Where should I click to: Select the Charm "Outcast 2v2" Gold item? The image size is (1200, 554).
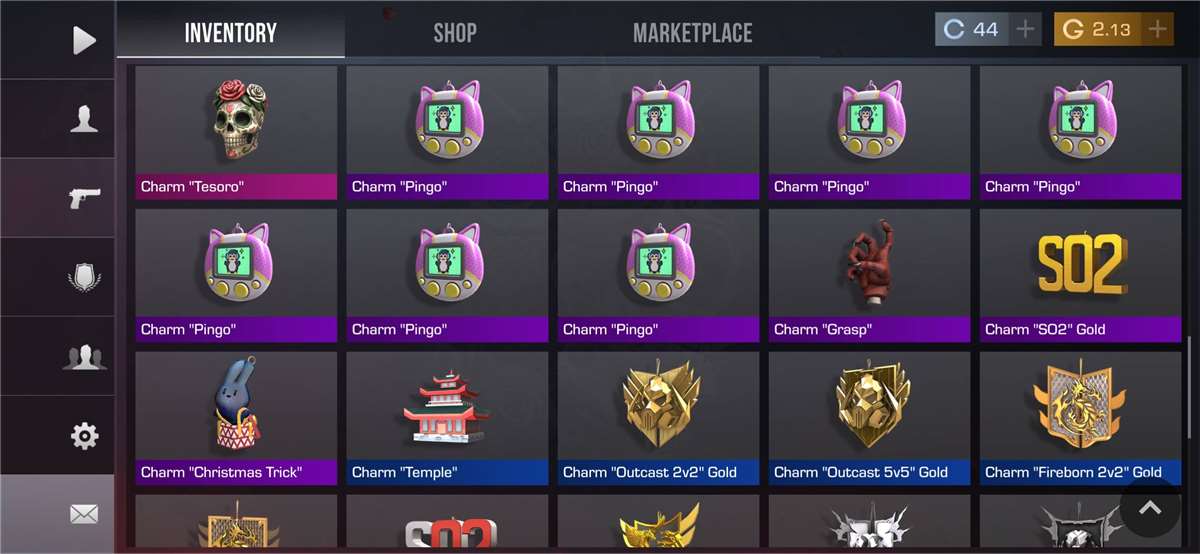click(658, 417)
